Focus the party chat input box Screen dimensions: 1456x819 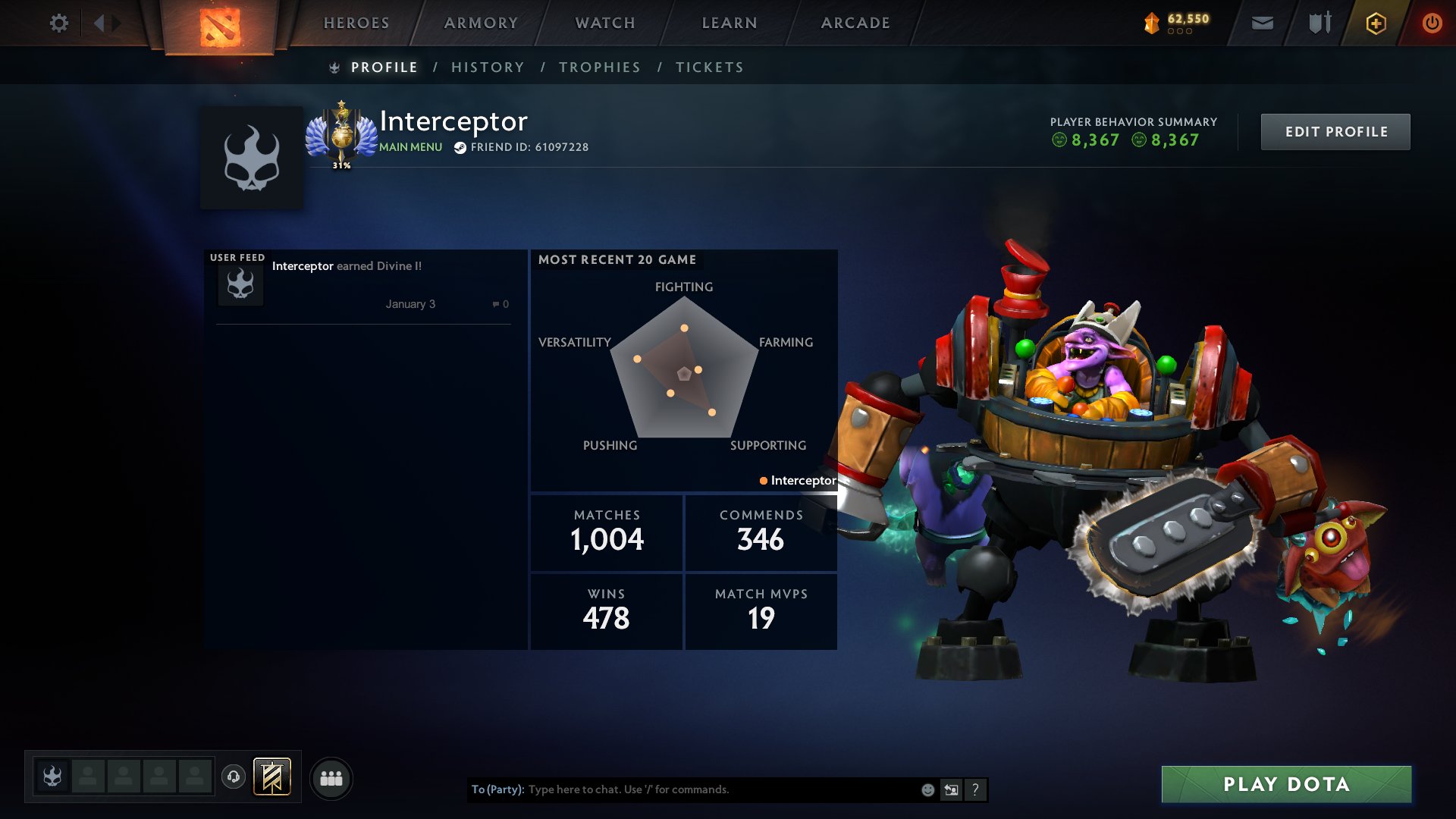(720, 789)
